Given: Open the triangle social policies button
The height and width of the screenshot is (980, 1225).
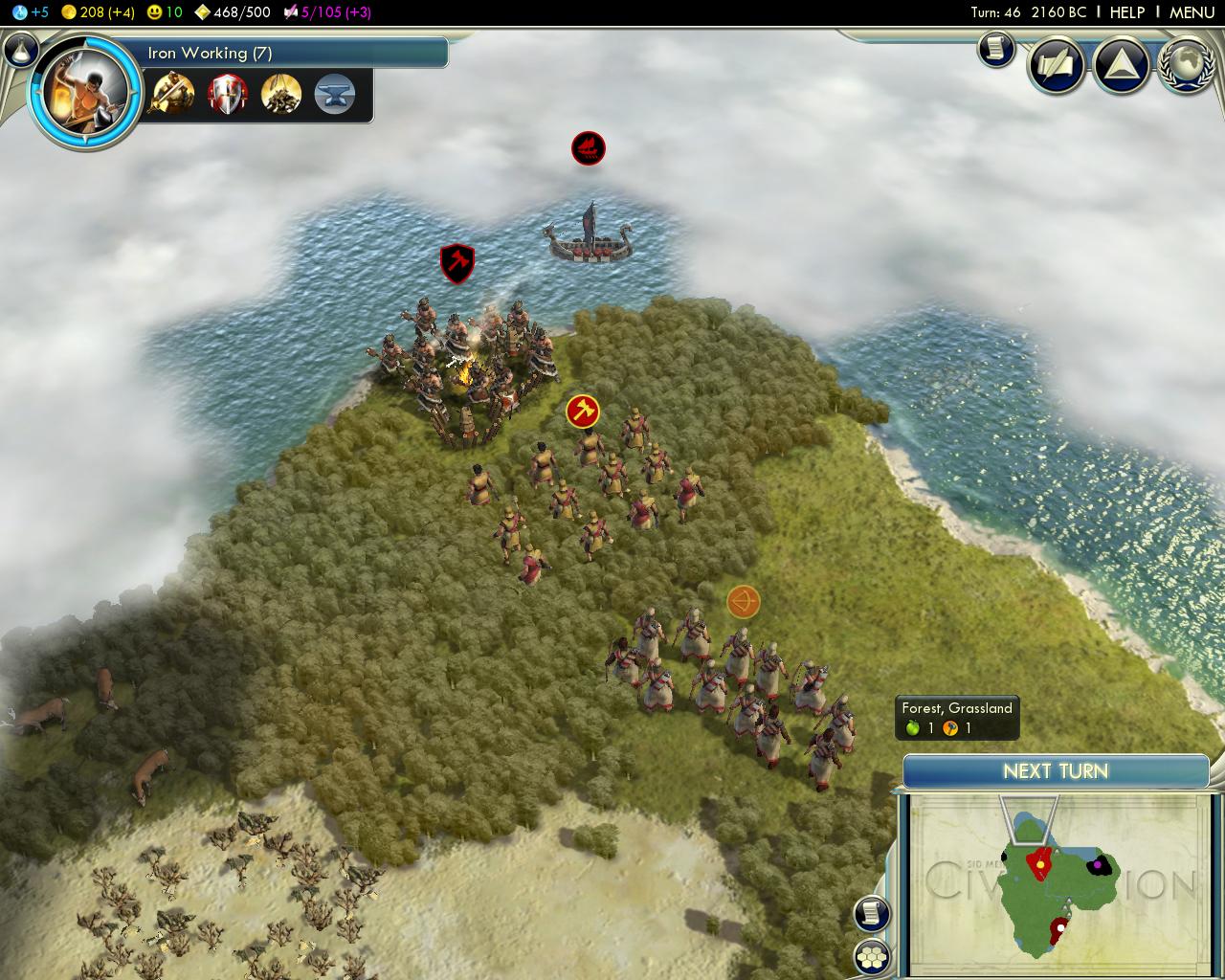Looking at the screenshot, I should tap(1121, 65).
